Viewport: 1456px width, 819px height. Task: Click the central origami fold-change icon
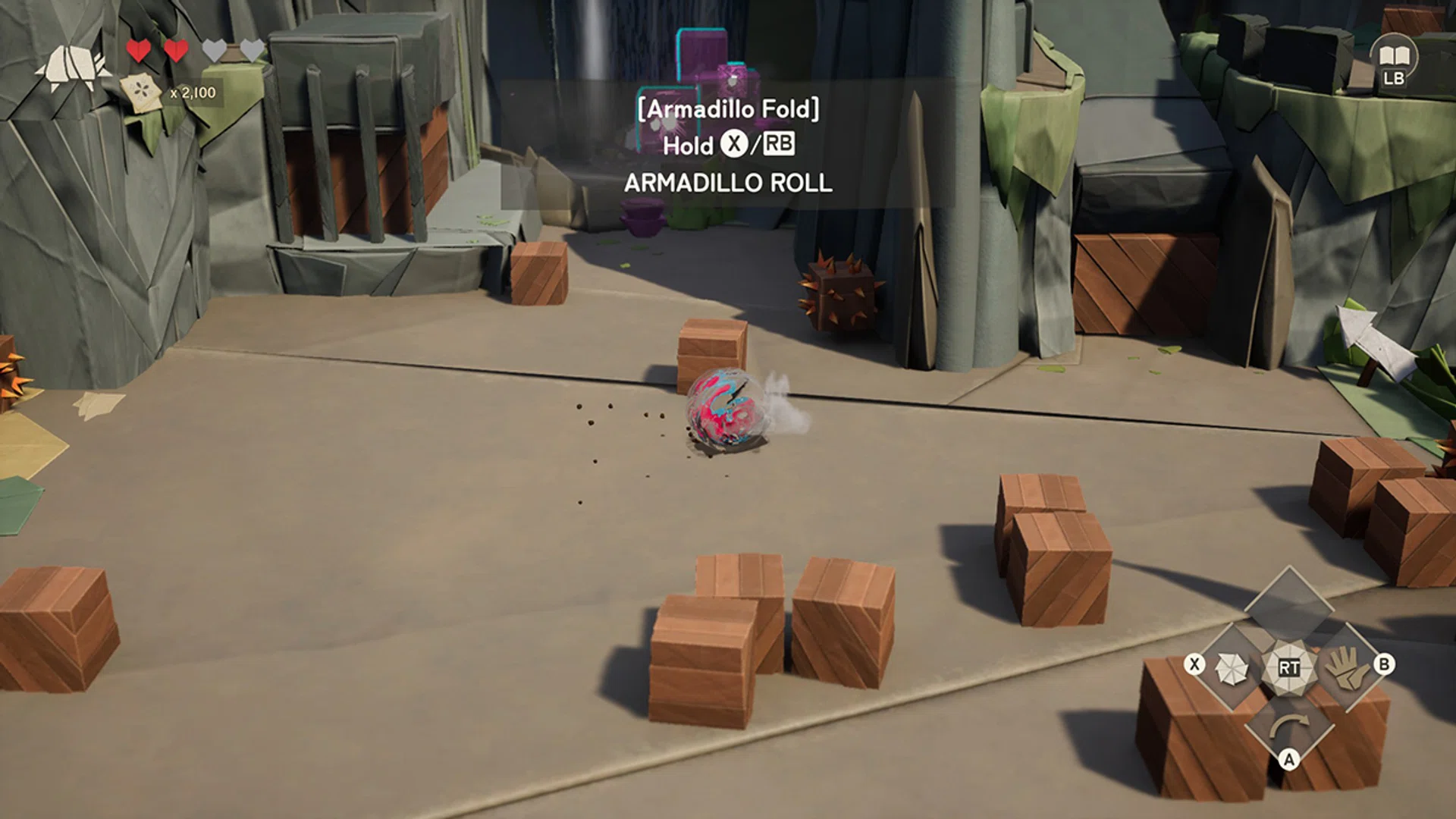1288,667
